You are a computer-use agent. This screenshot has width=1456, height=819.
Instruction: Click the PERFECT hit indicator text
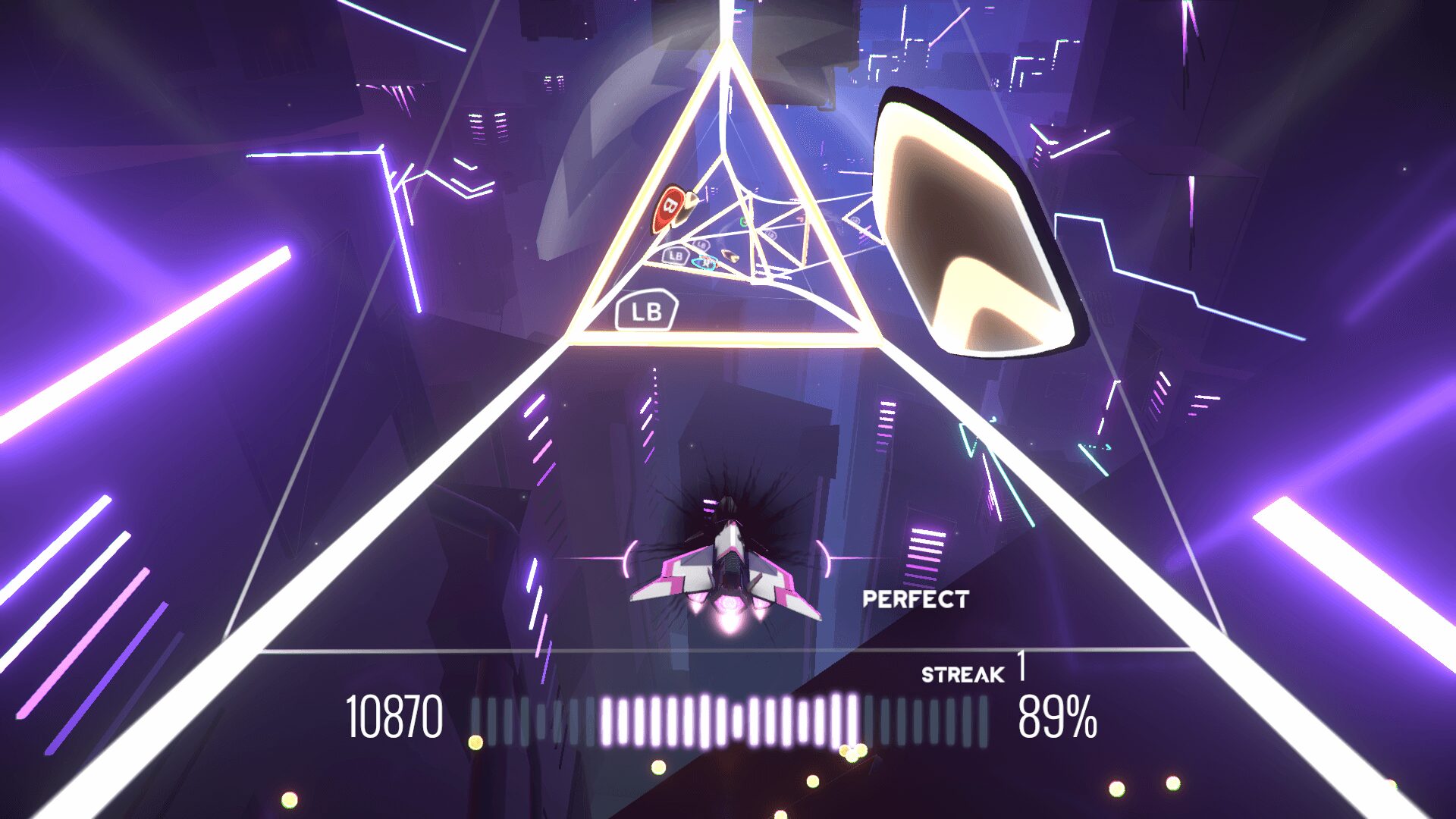[x=918, y=599]
